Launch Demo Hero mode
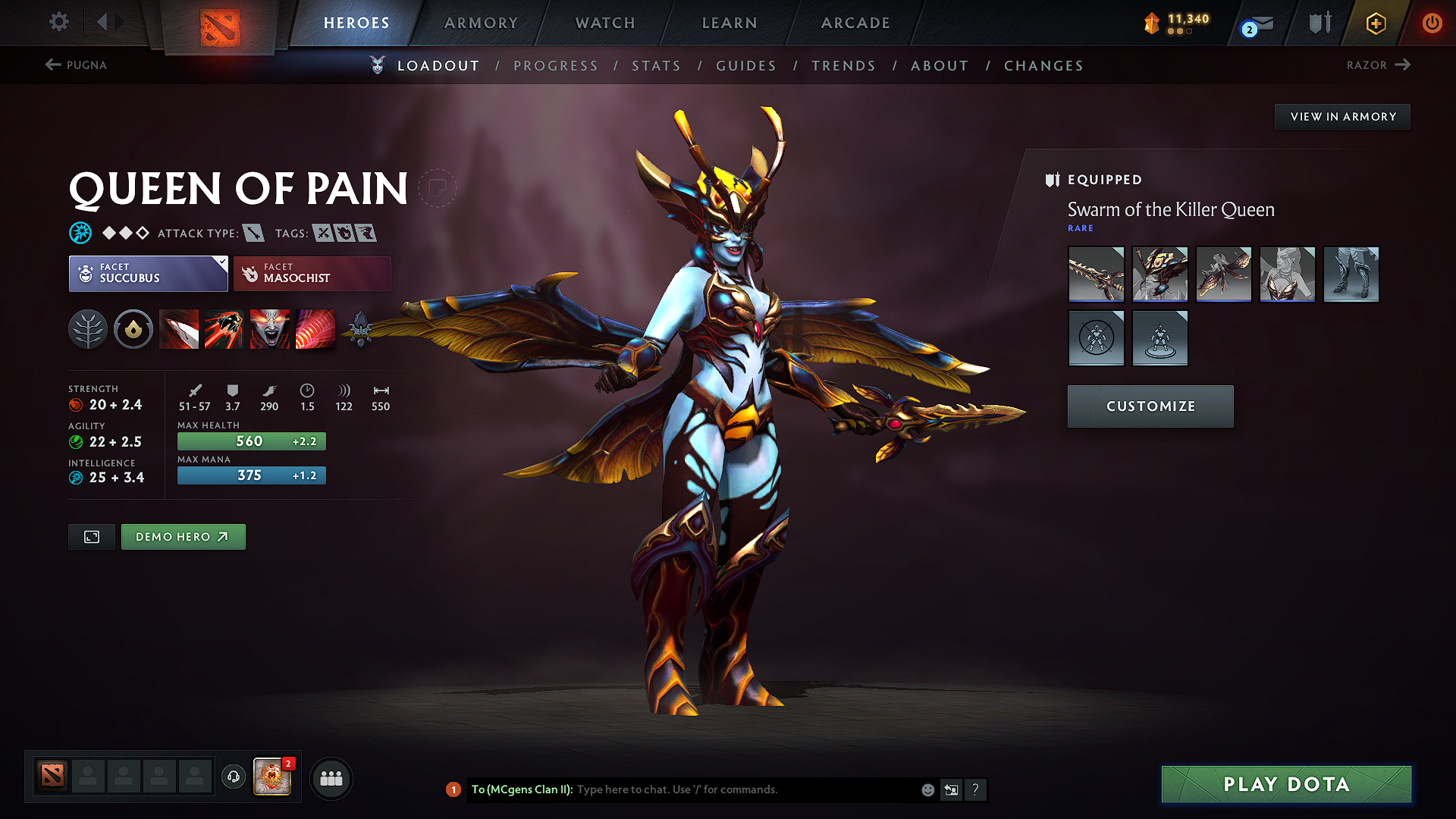The image size is (1456, 819). [183, 537]
